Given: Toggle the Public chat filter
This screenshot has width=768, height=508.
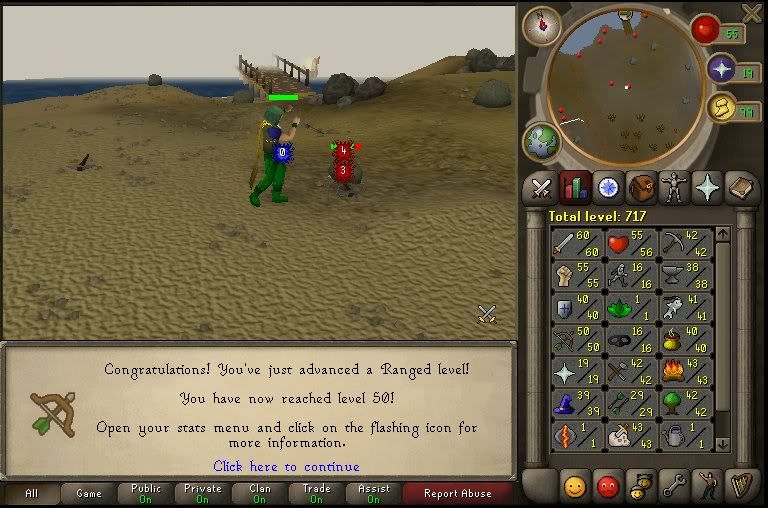Looking at the screenshot, I should click(146, 493).
